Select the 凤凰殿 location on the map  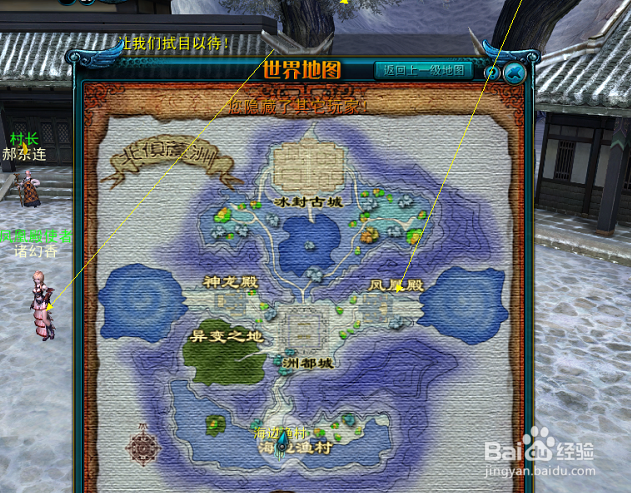(x=397, y=286)
